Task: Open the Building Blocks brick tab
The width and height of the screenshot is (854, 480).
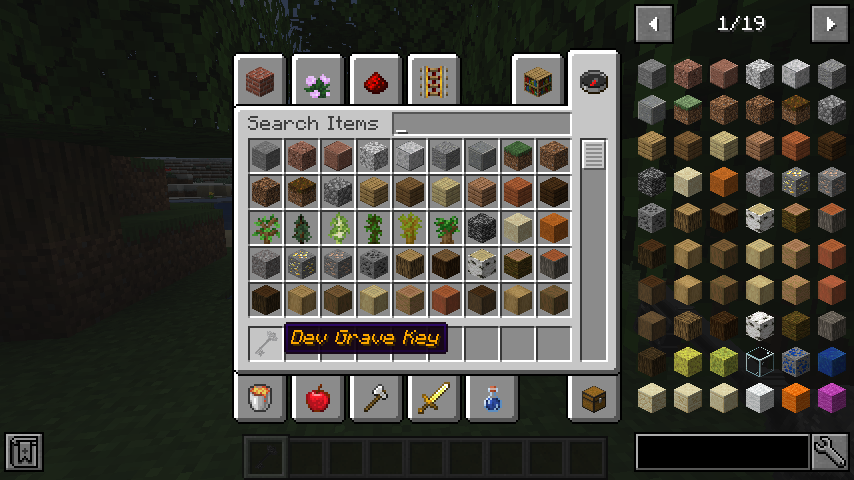Action: point(261,81)
